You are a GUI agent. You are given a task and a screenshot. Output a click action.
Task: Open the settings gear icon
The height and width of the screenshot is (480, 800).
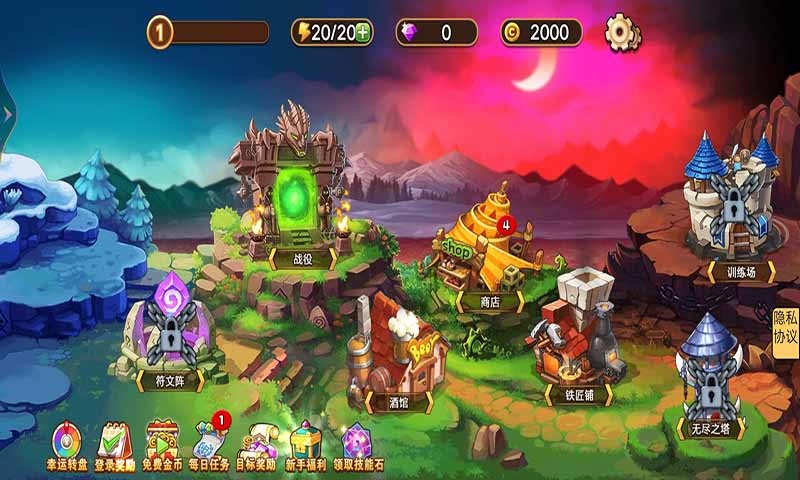pyautogui.click(x=622, y=32)
